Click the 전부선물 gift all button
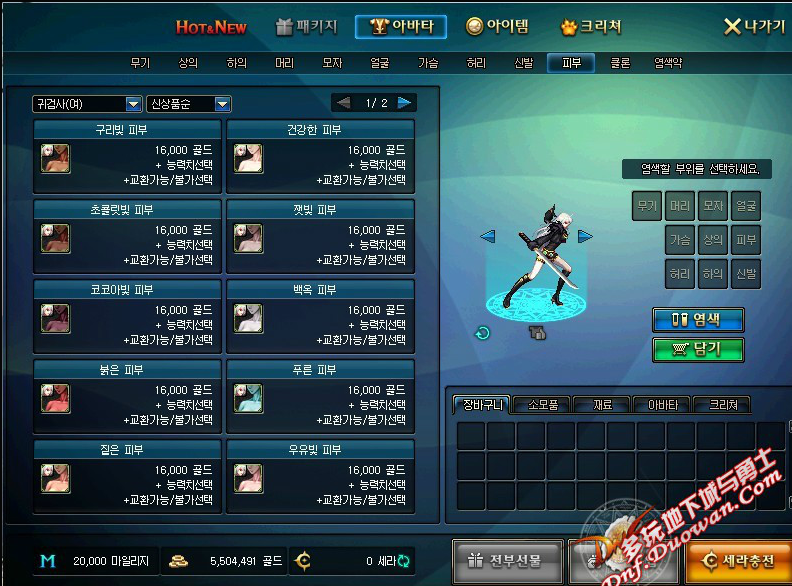This screenshot has height=586, width=792. point(508,562)
